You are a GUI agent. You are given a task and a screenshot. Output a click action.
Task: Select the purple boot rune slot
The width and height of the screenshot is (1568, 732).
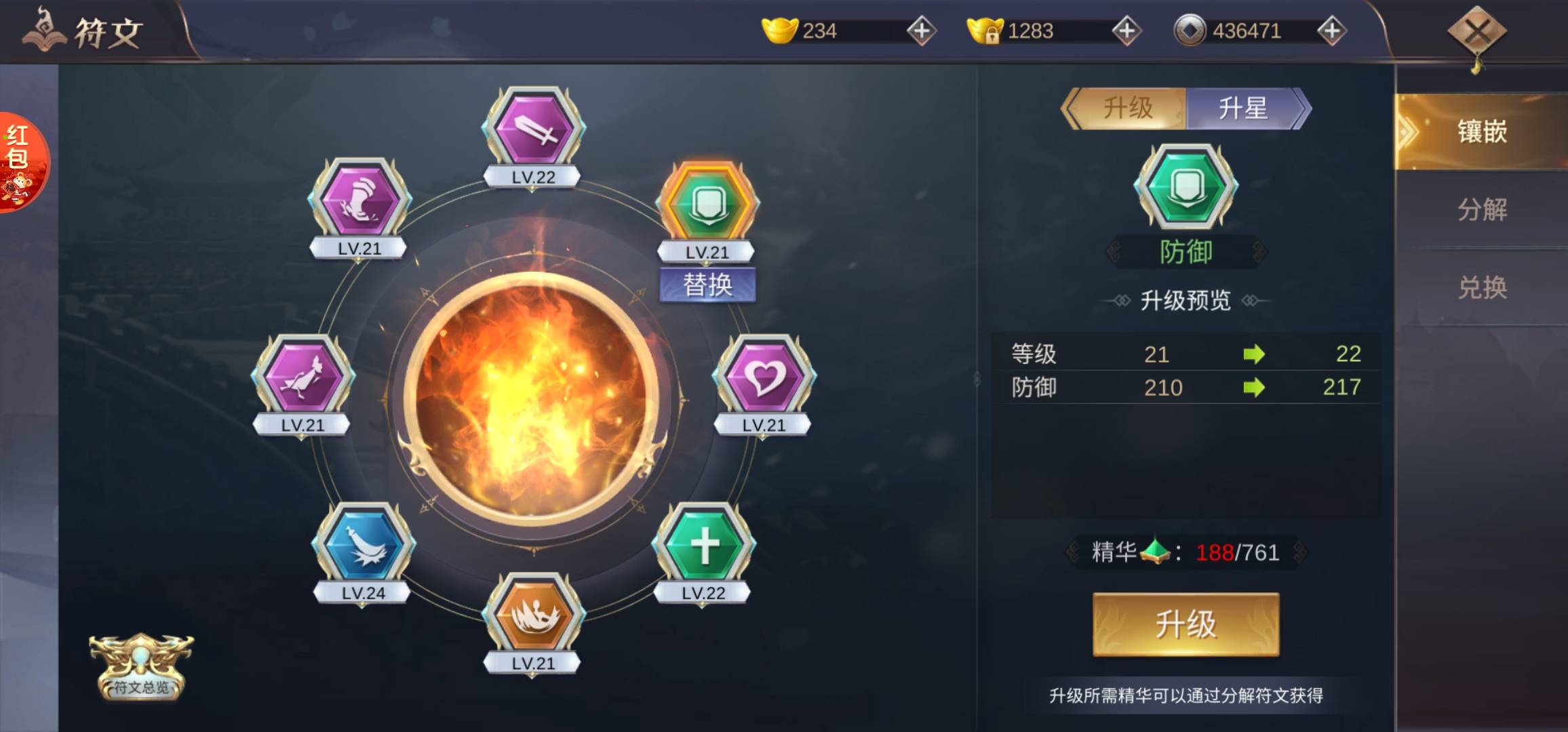(359, 201)
